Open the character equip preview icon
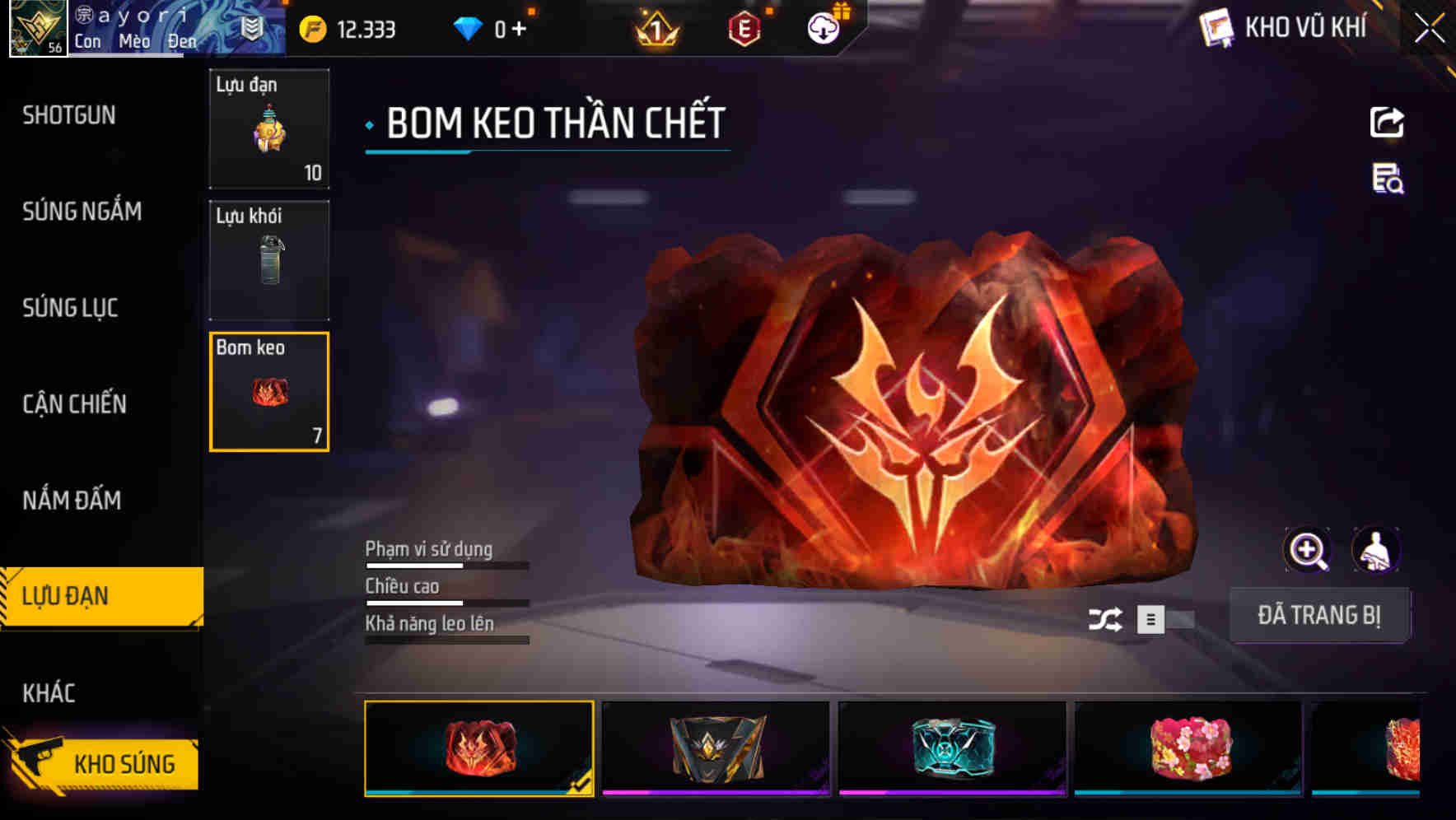This screenshot has height=820, width=1456. tap(1374, 549)
